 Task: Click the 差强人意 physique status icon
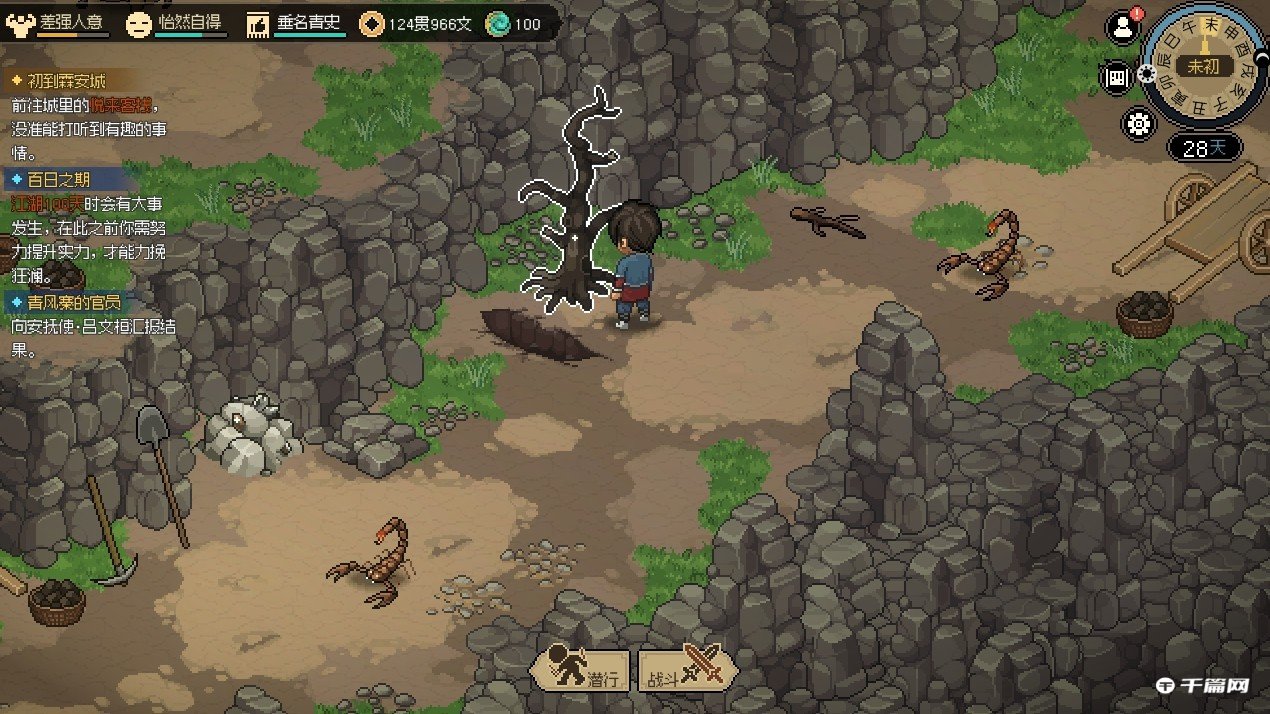20,22
